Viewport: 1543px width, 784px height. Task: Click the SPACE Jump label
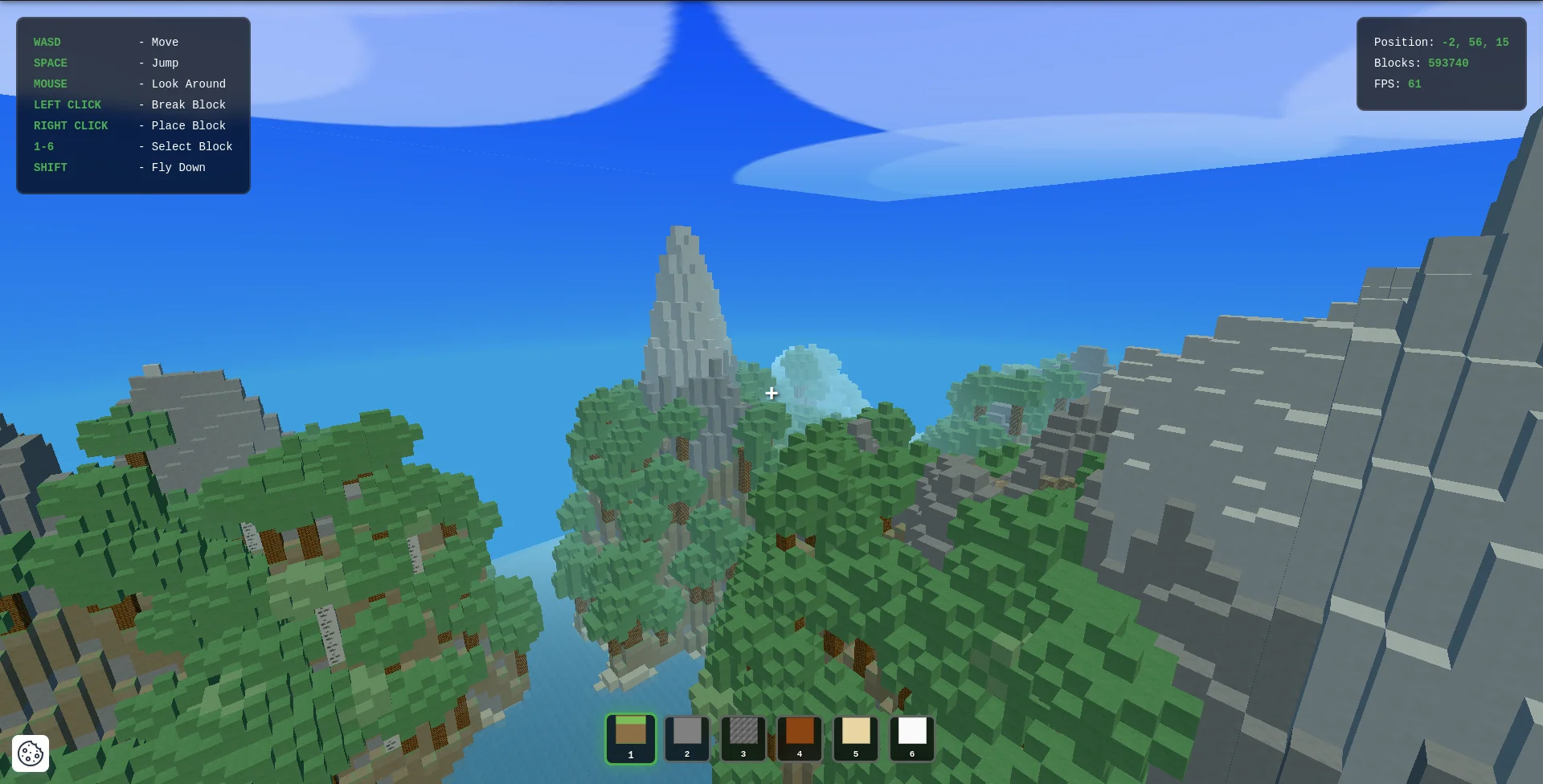(x=106, y=63)
